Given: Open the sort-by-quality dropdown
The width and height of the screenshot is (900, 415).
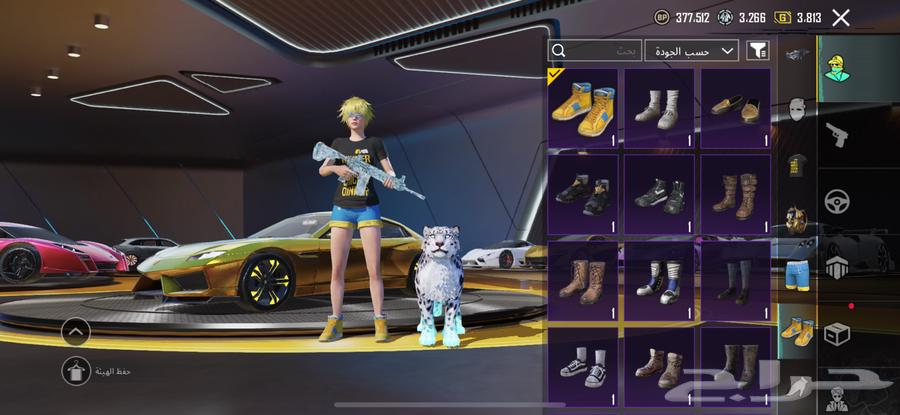Looking at the screenshot, I should (x=691, y=50).
